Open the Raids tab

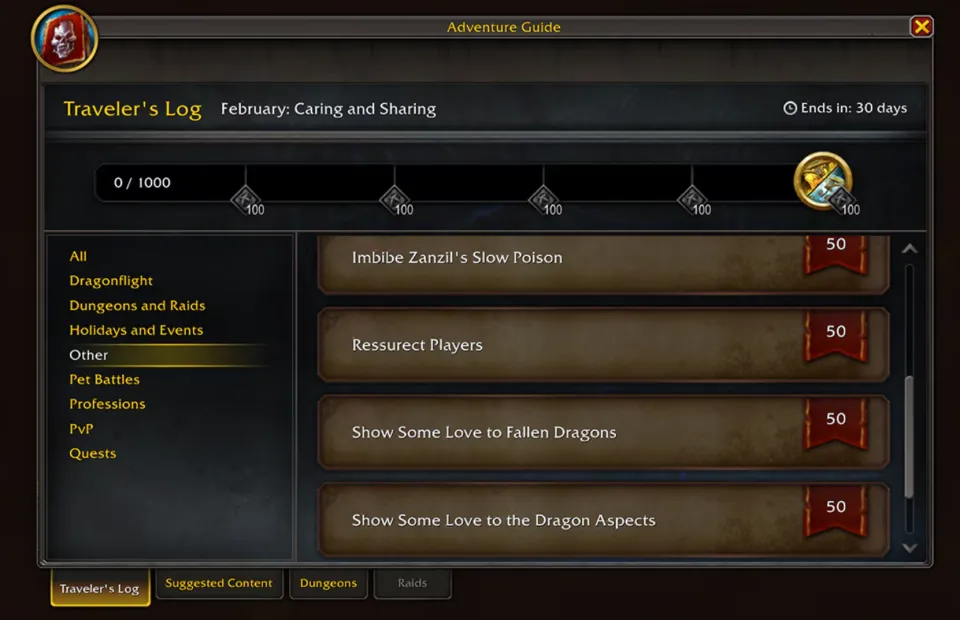tap(412, 584)
